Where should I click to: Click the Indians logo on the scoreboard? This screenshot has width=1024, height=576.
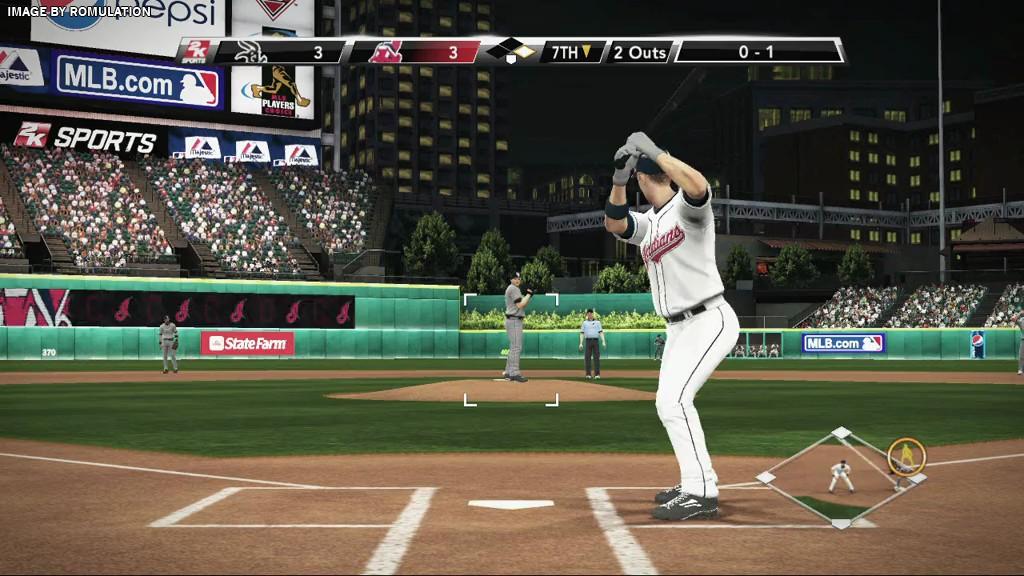[x=385, y=52]
